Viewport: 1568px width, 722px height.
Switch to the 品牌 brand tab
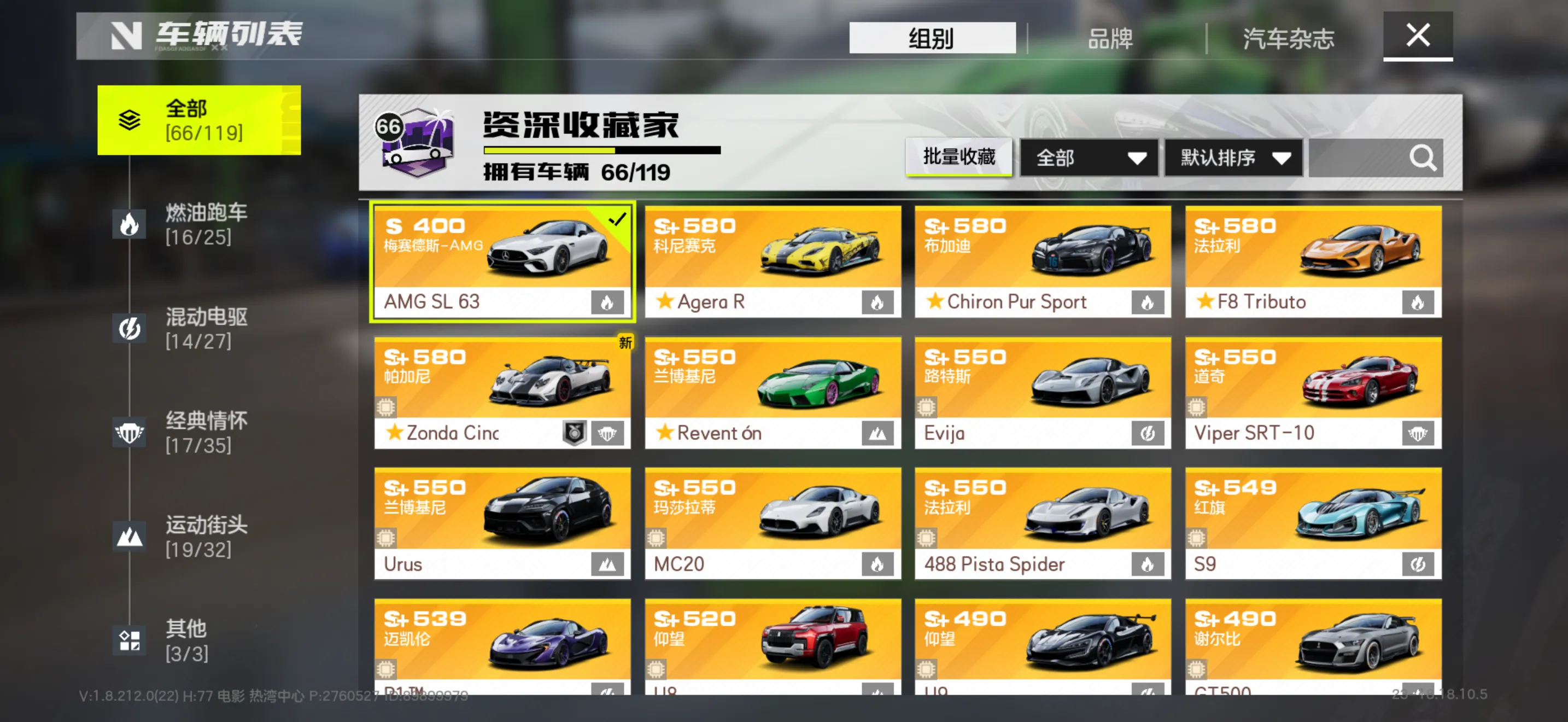[1110, 38]
